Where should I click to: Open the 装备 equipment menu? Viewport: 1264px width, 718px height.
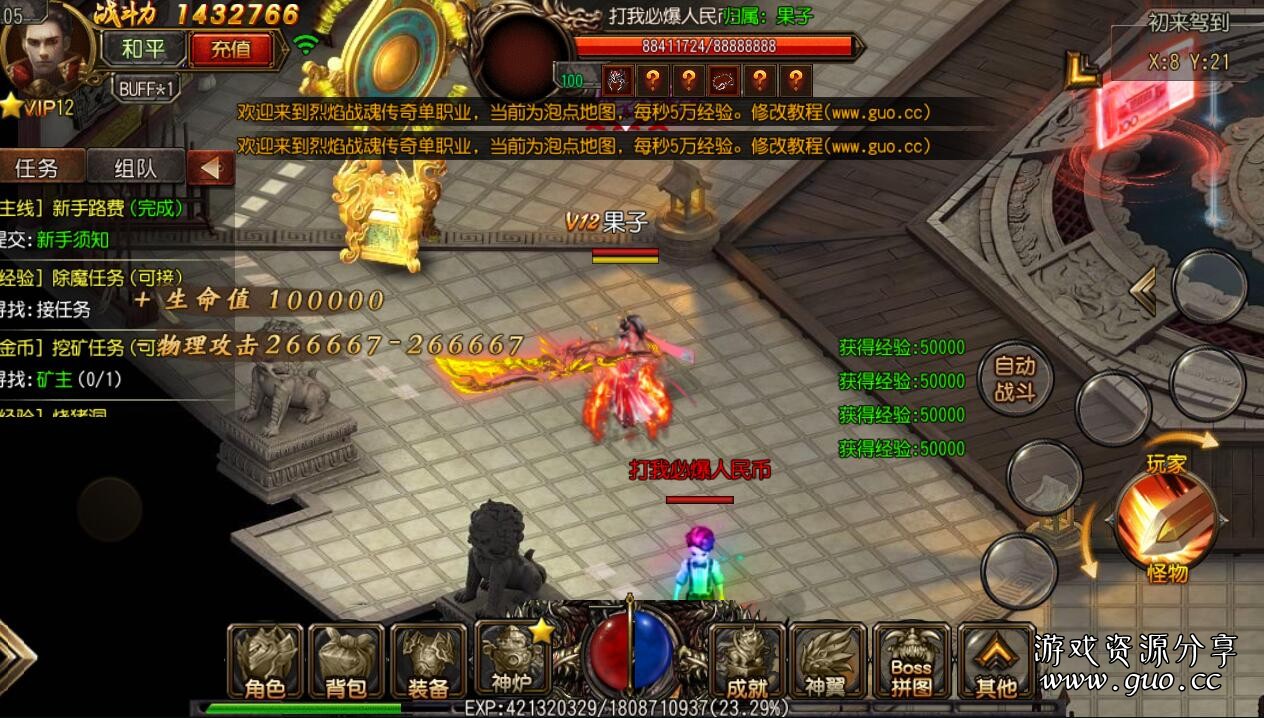coord(428,662)
